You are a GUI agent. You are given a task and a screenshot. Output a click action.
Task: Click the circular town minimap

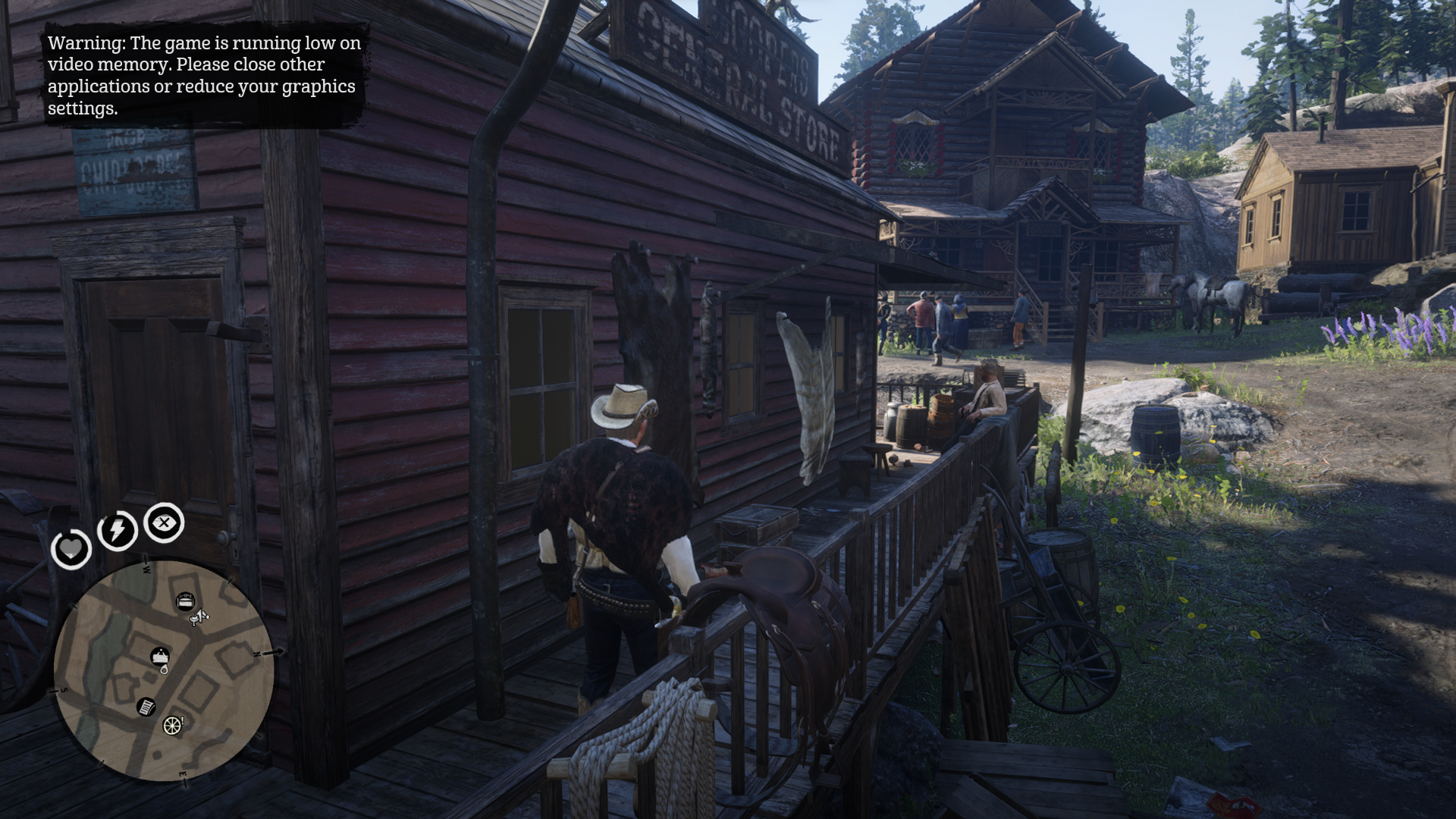pyautogui.click(x=163, y=670)
